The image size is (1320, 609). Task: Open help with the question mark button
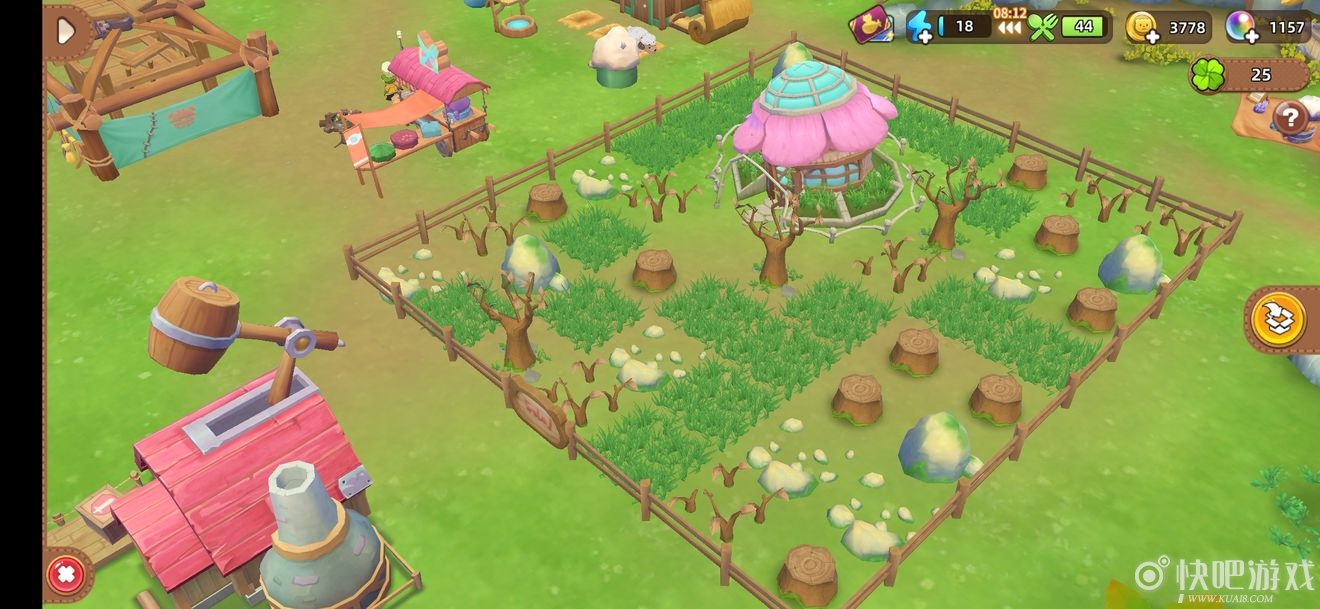1291,119
